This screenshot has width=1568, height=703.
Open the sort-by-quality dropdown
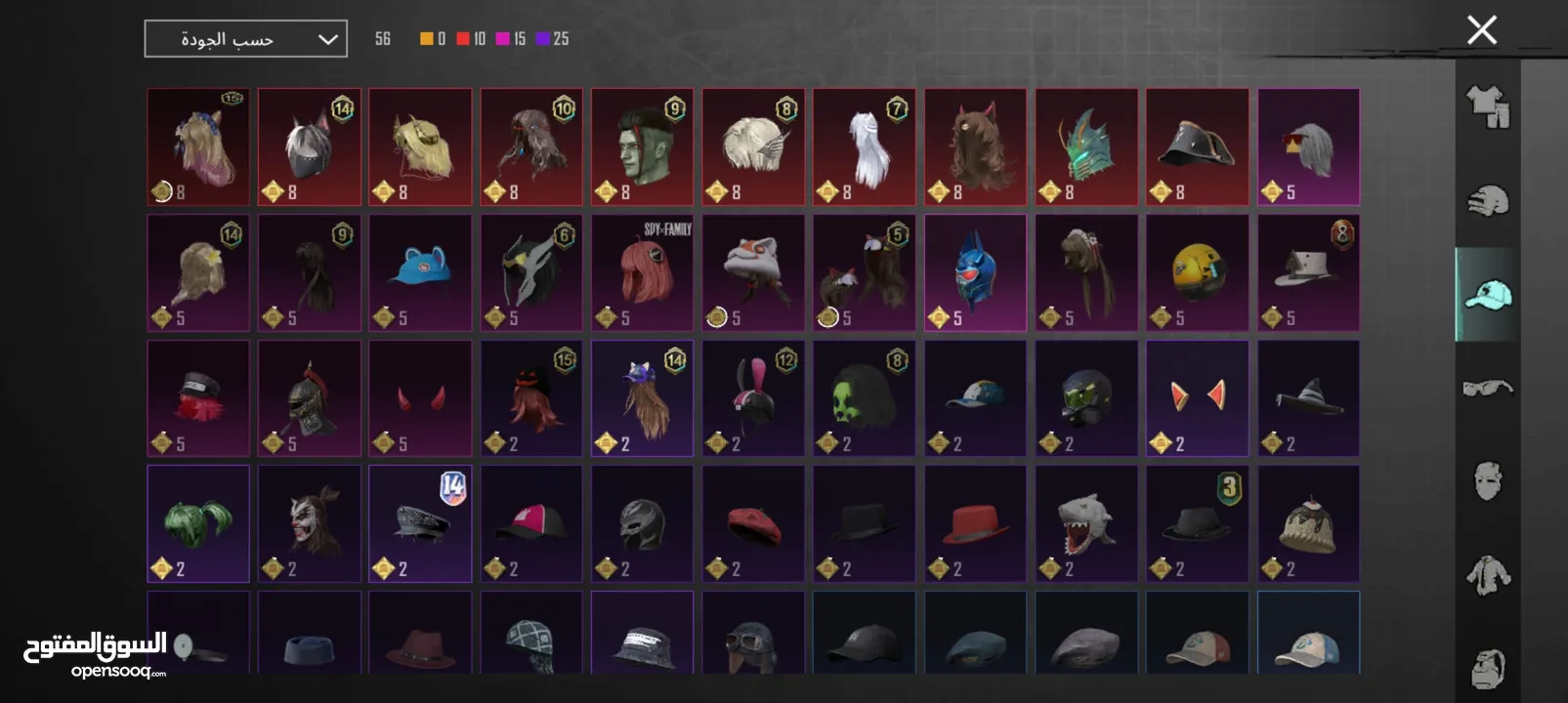245,39
